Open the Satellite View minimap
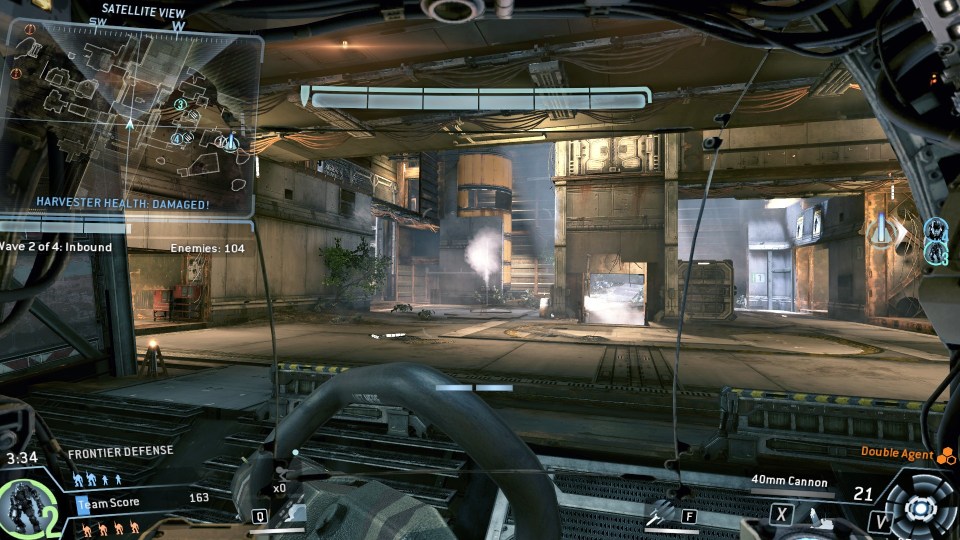960x540 pixels. (130, 115)
